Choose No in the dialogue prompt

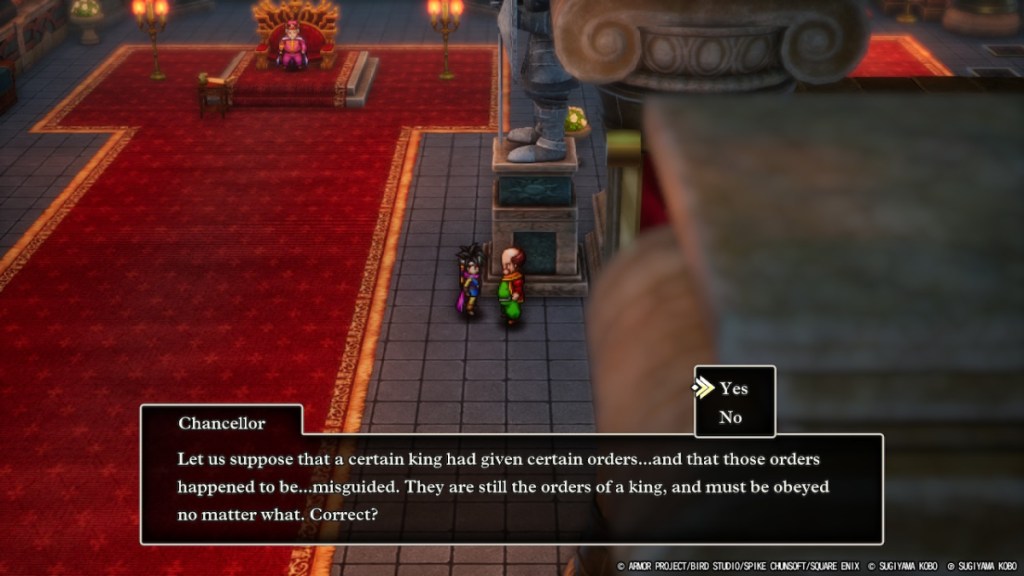(x=731, y=418)
